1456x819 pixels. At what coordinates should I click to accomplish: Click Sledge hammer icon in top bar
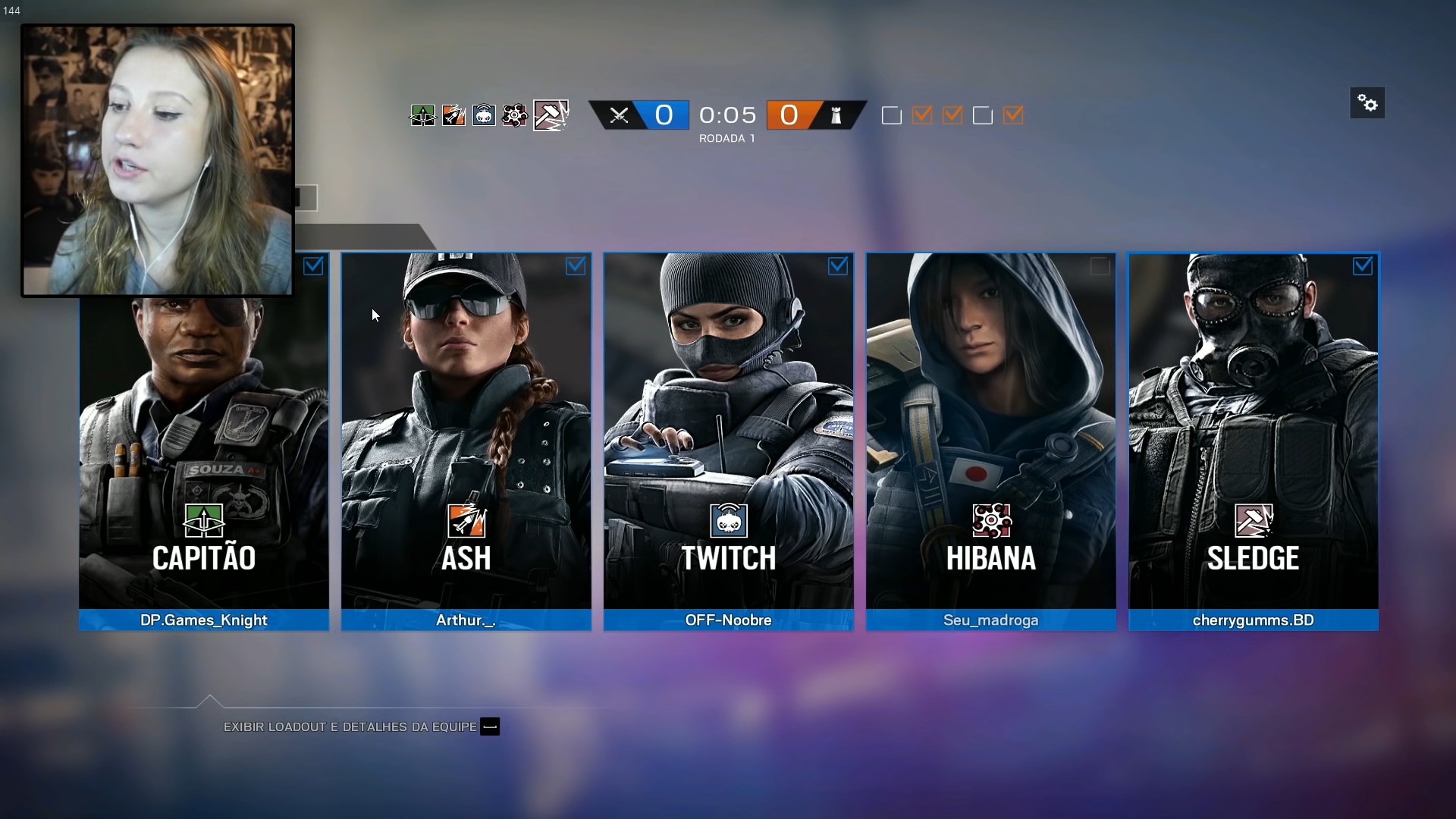point(551,115)
